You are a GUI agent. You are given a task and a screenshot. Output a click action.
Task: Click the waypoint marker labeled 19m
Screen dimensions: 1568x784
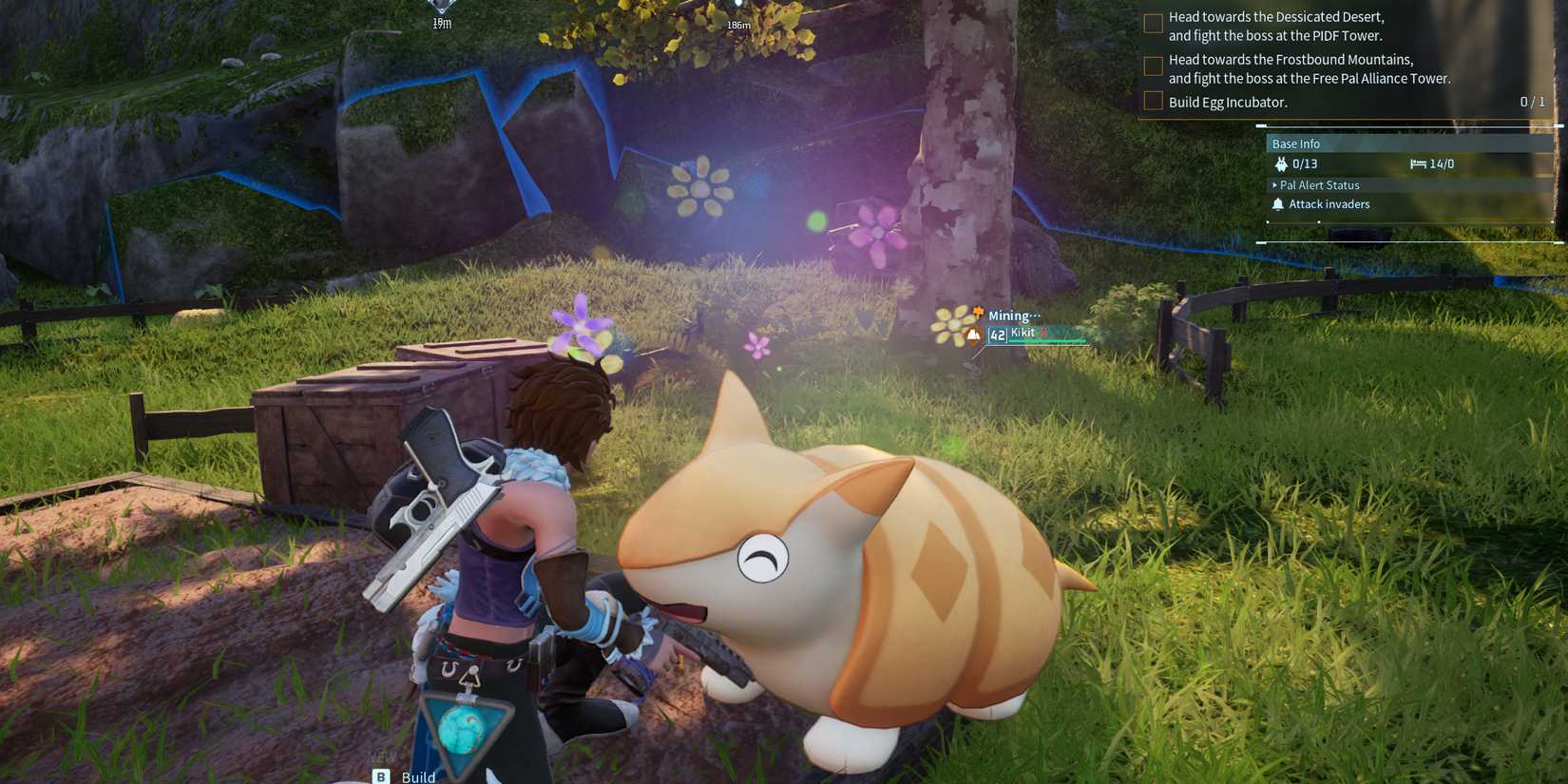click(x=440, y=10)
